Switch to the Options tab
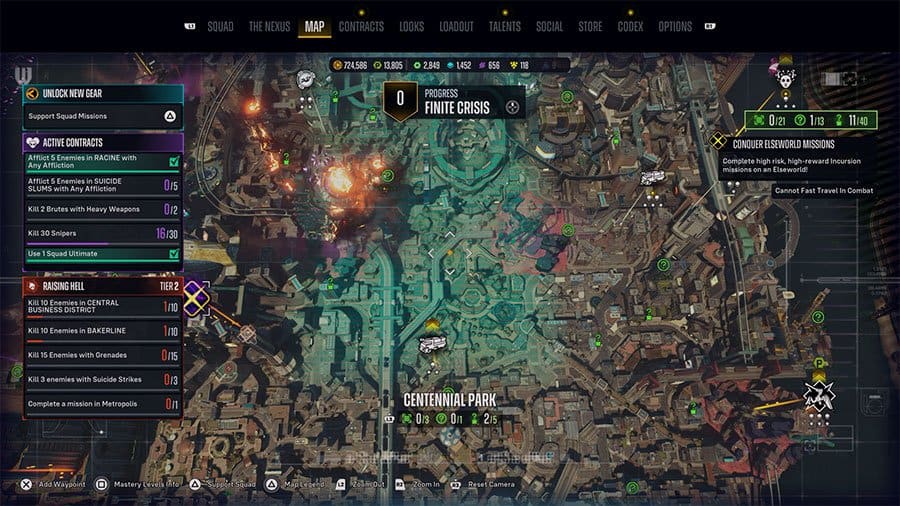Image resolution: width=900 pixels, height=506 pixels. pos(675,26)
